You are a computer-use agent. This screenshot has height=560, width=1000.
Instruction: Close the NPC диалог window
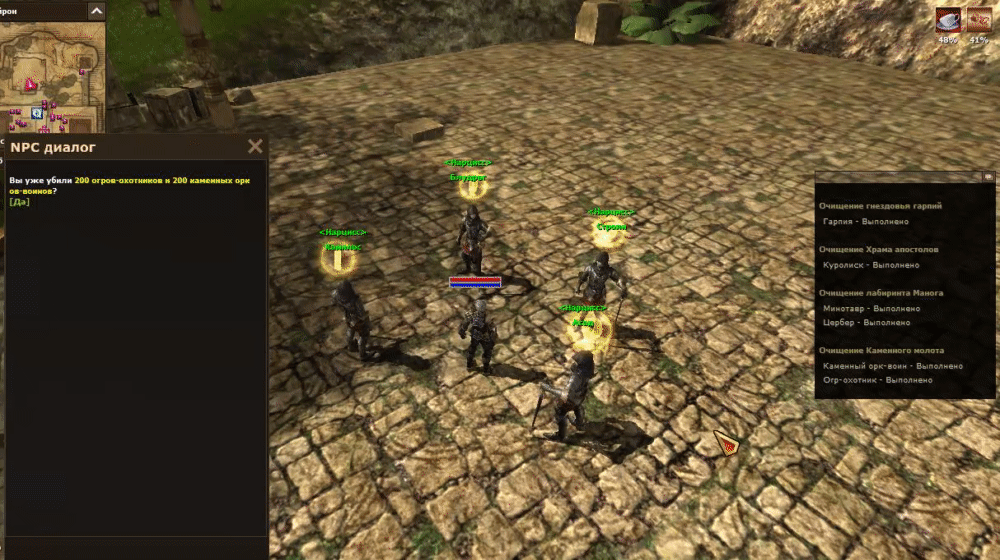(x=255, y=147)
